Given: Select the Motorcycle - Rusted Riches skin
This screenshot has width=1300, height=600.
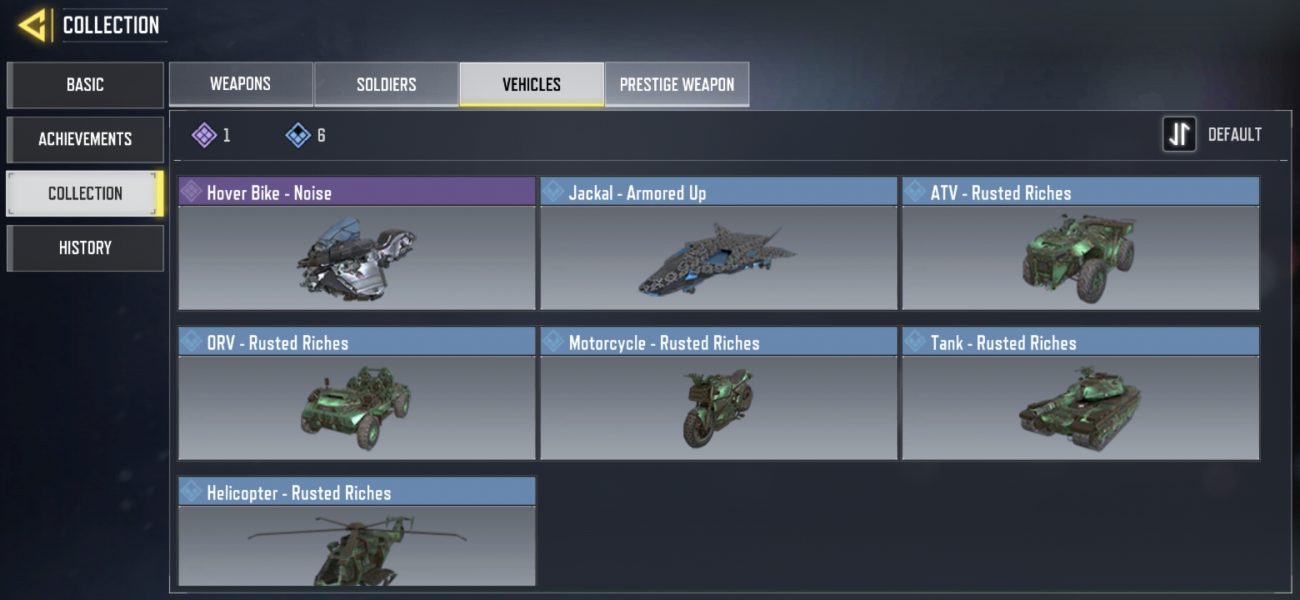Looking at the screenshot, I should click(x=718, y=395).
